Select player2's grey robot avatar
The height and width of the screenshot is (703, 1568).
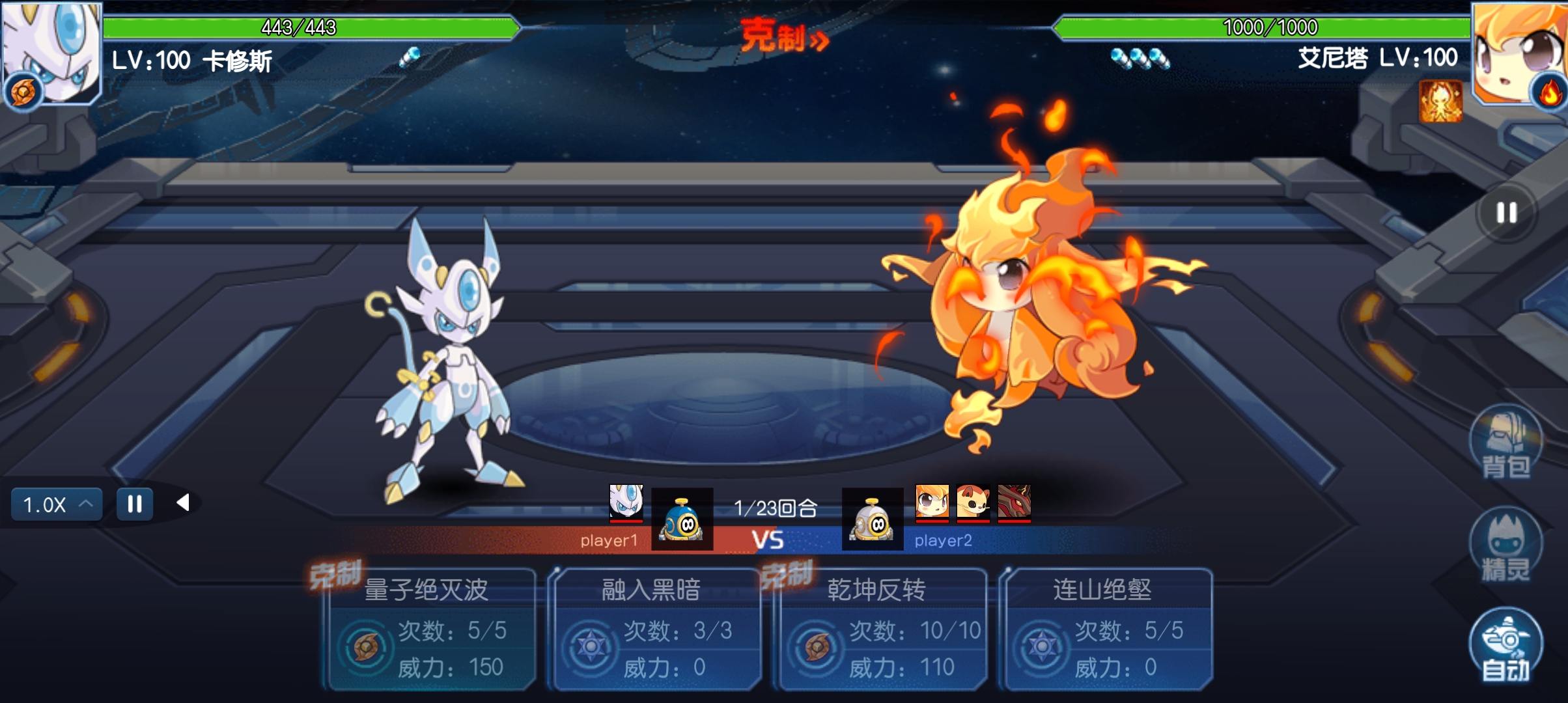873,519
